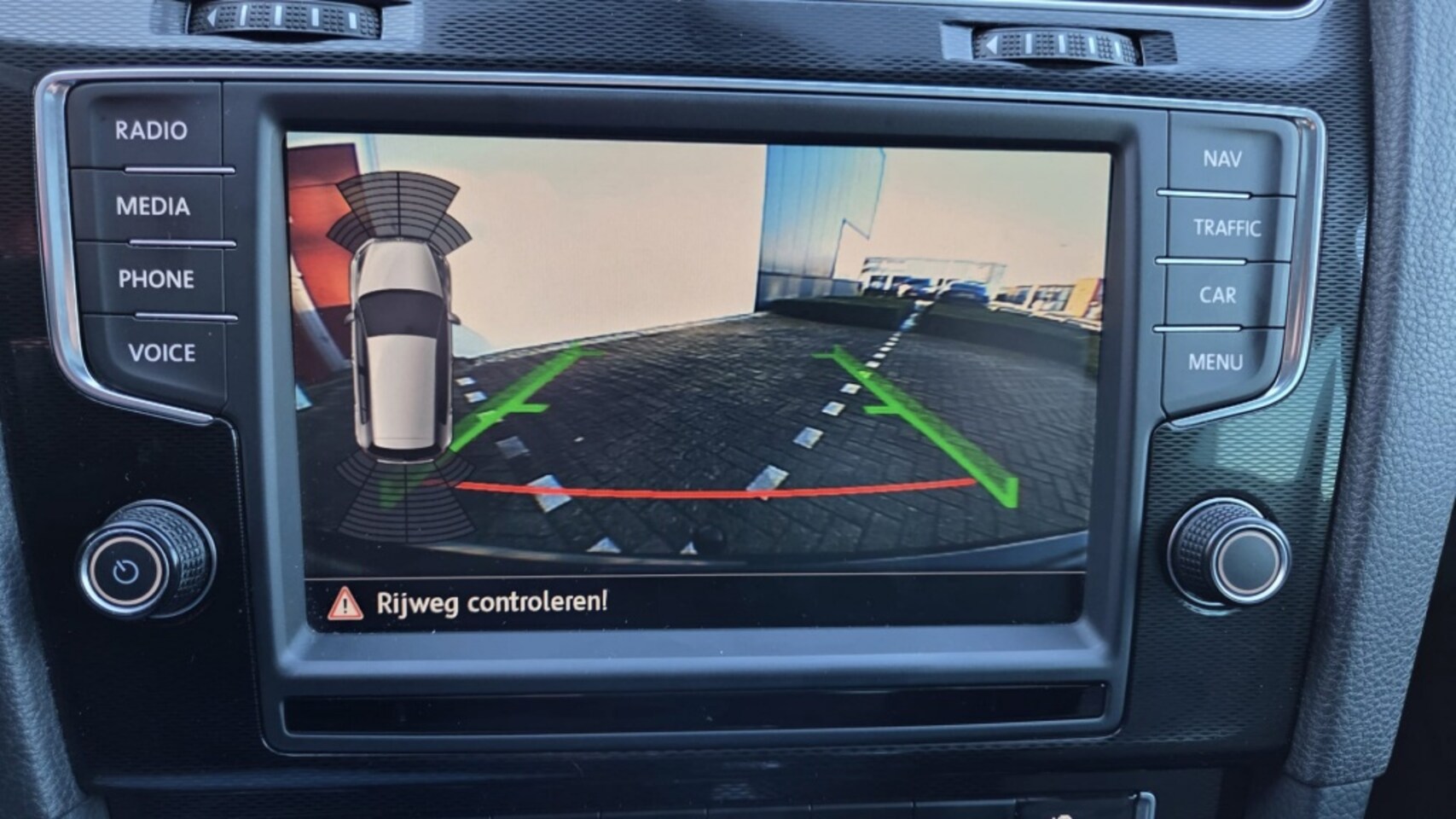The width and height of the screenshot is (1456, 819).
Task: Open the RADIO function
Action: [151, 131]
